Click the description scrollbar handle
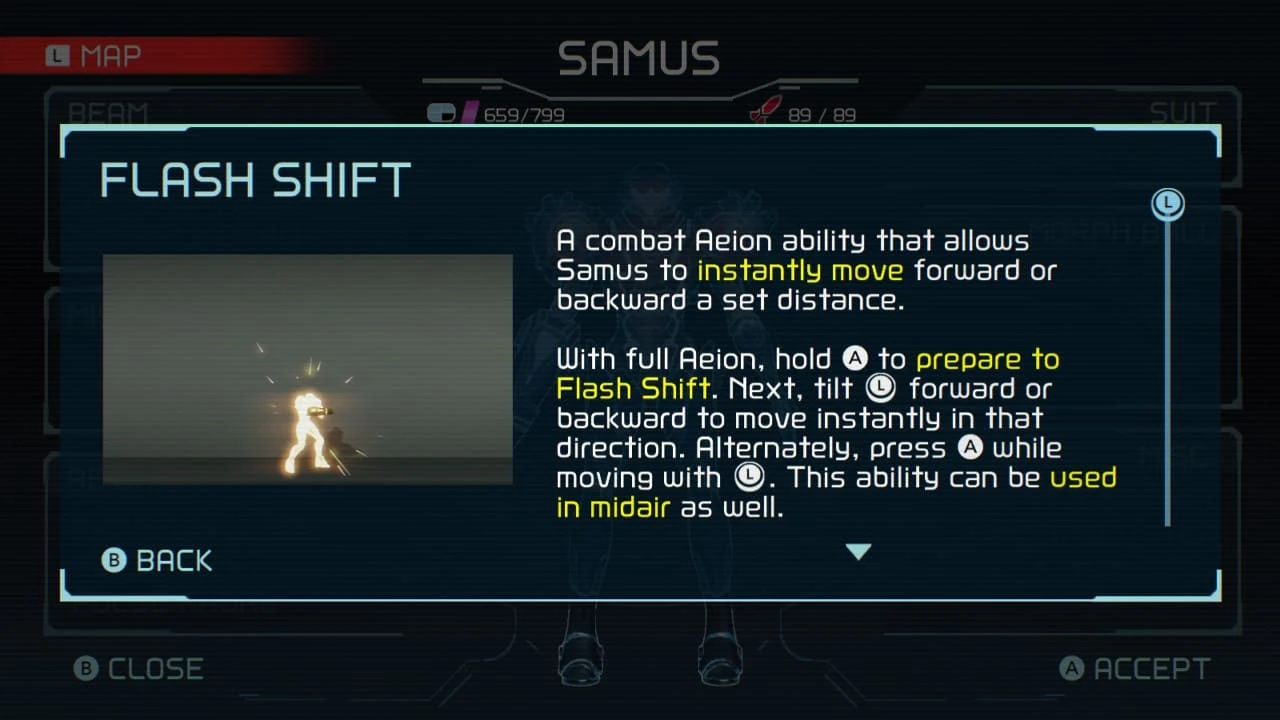Viewport: 1280px width, 720px height. coord(1167,204)
